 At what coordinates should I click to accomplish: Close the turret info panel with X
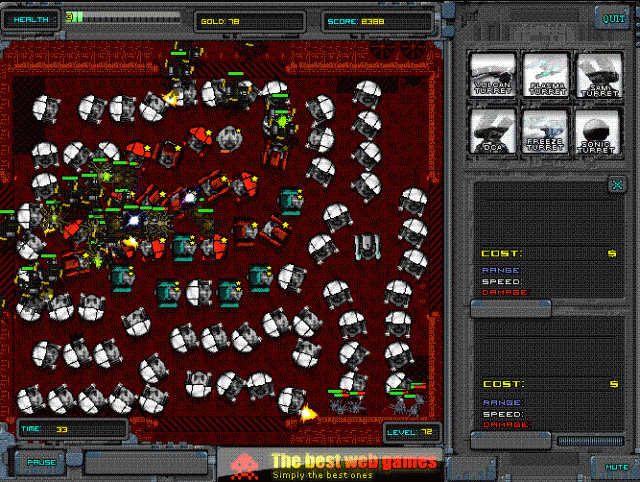click(x=617, y=184)
